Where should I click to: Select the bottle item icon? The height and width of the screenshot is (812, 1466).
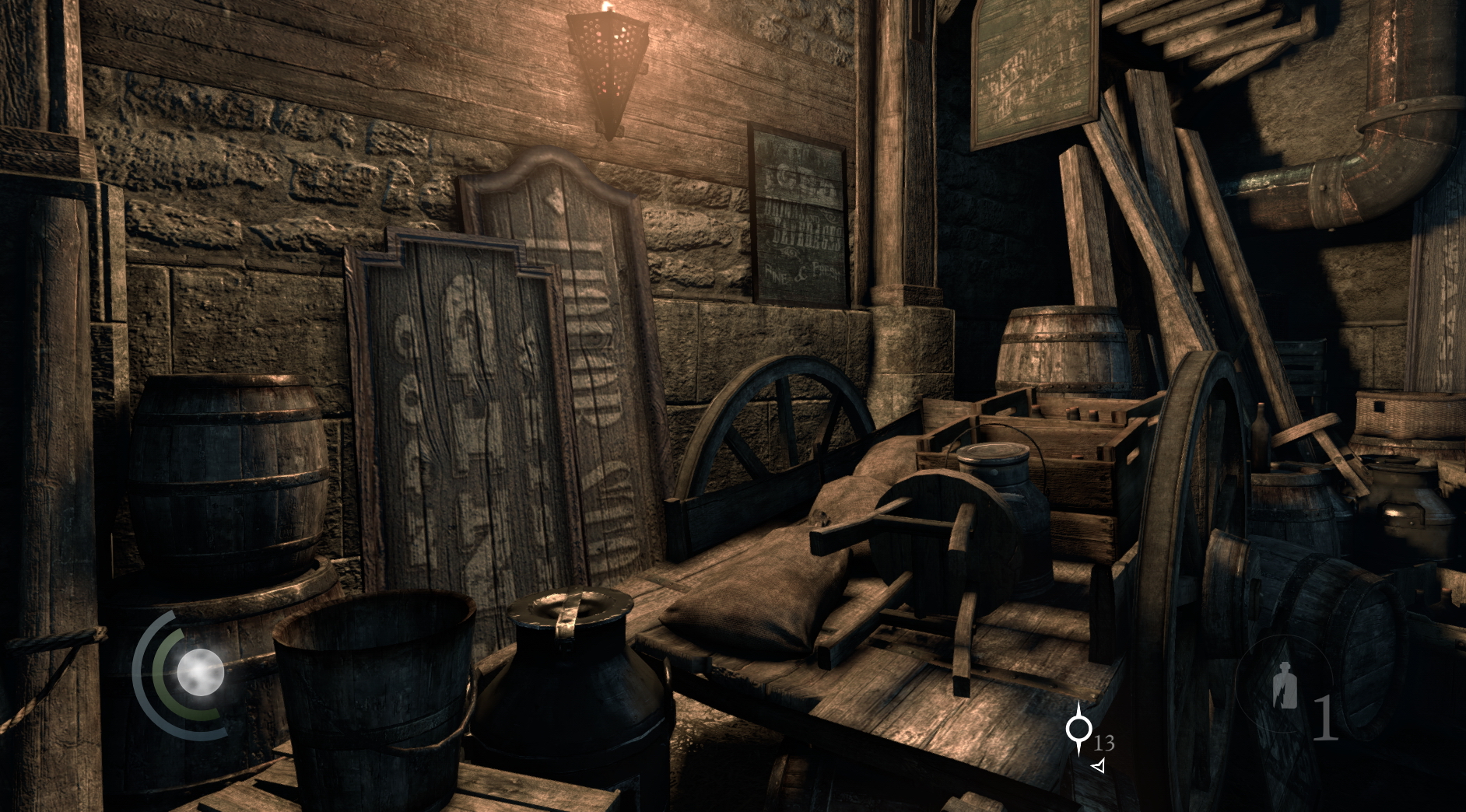click(1285, 687)
